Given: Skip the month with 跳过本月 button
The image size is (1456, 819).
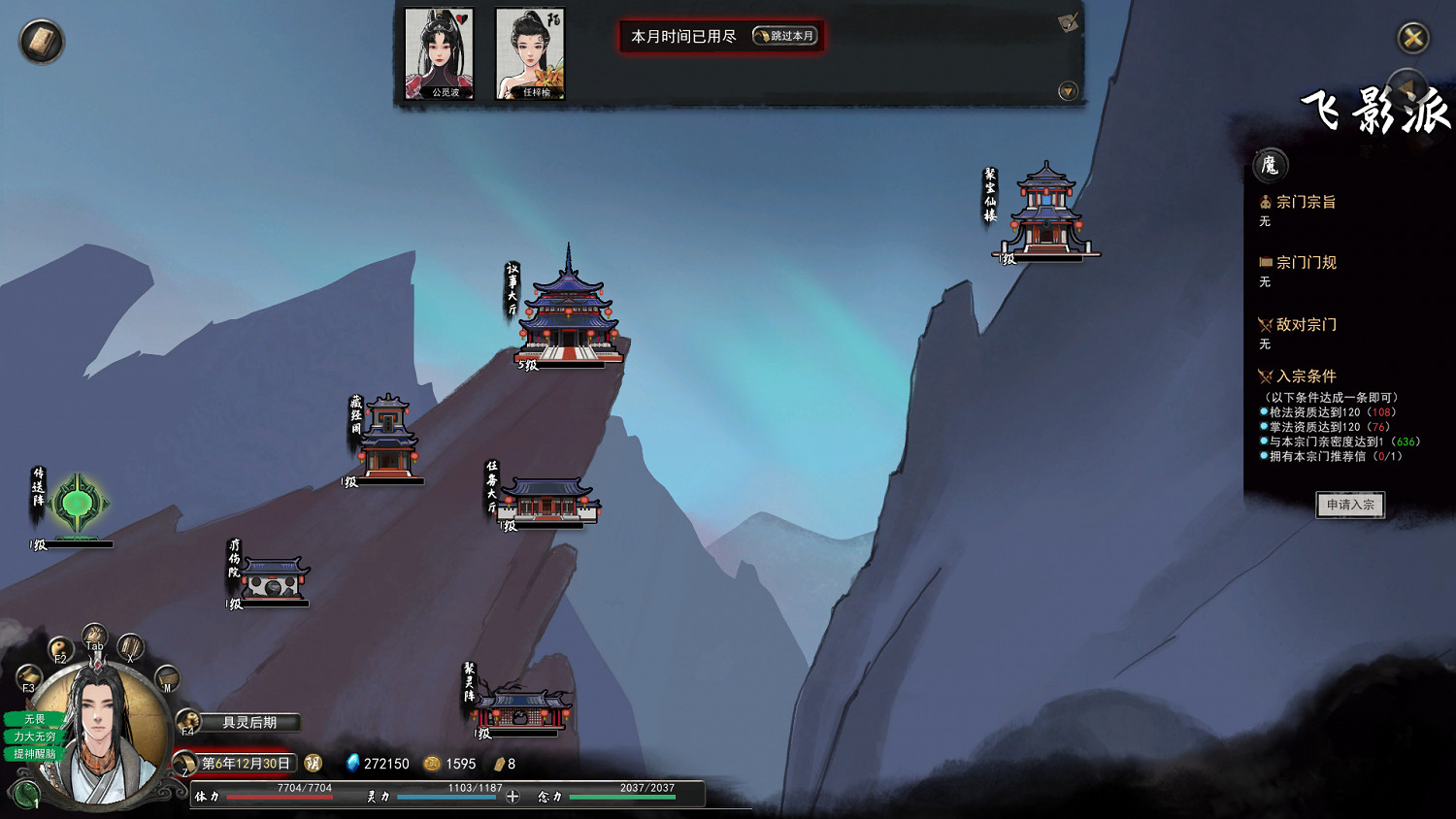Looking at the screenshot, I should (785, 36).
